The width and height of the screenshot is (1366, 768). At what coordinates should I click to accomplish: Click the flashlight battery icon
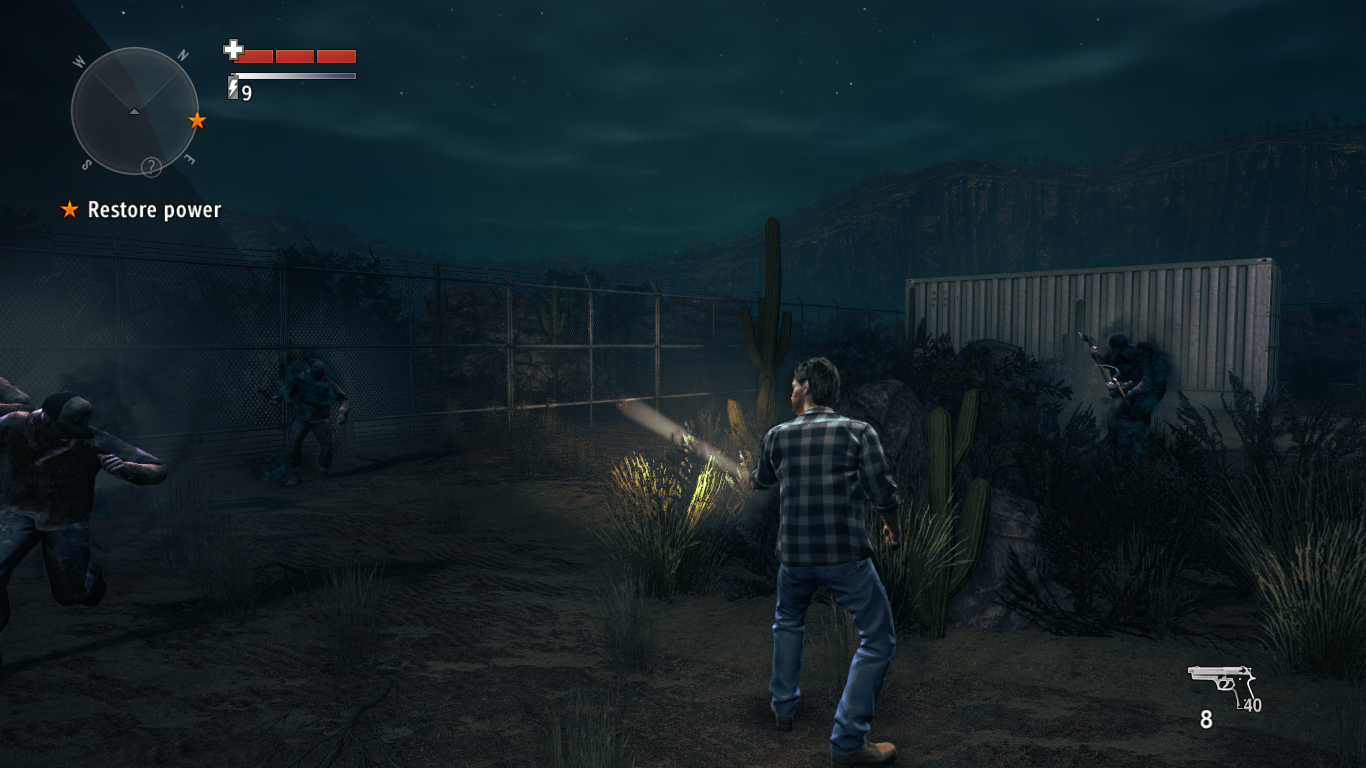click(233, 89)
